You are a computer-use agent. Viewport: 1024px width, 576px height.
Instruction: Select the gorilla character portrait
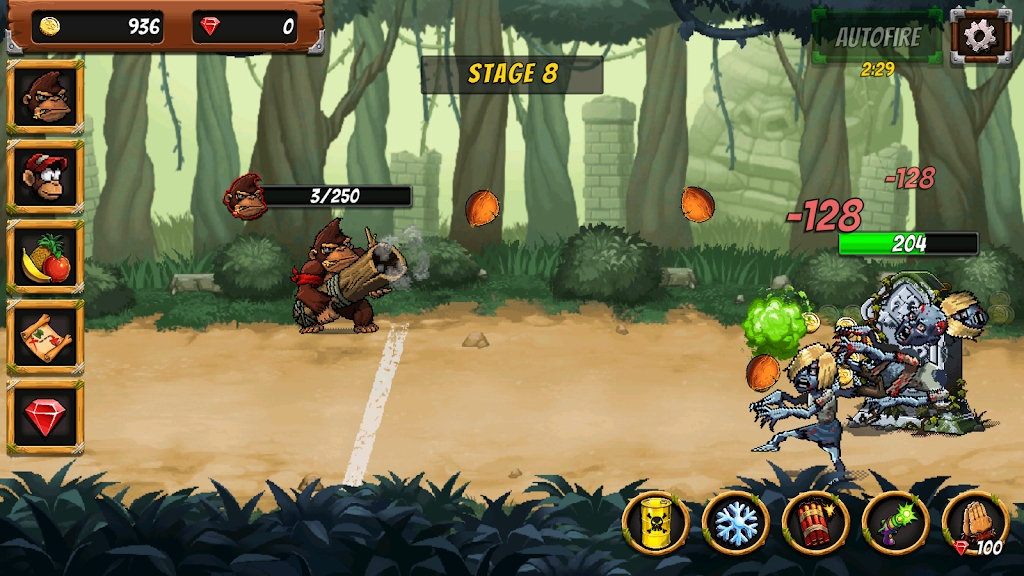point(45,97)
